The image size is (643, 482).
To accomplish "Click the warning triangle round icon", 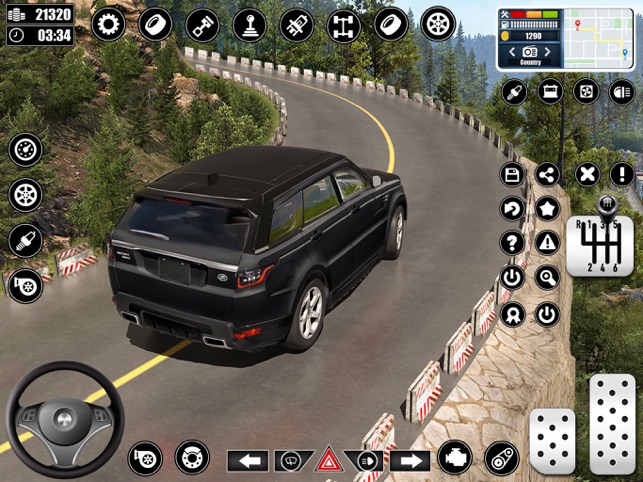I will [x=547, y=243].
